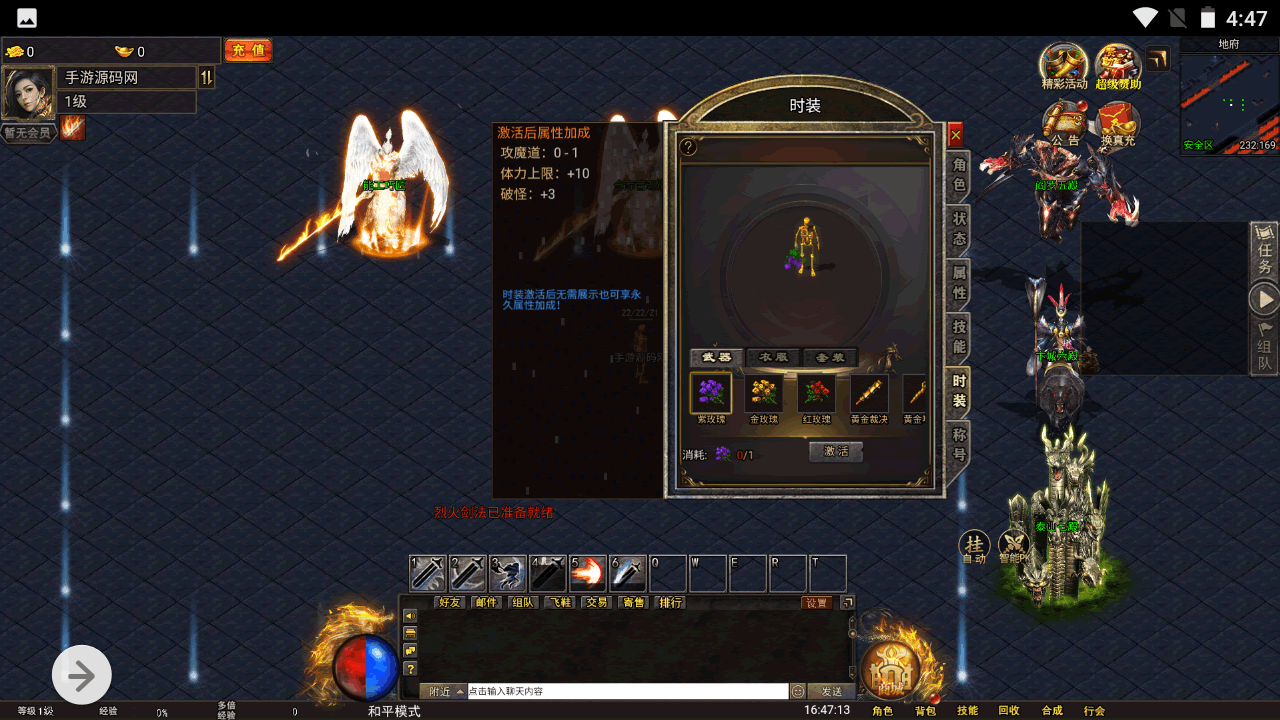This screenshot has height=720, width=1280.
Task: Click the chat text input box
Action: tap(628, 691)
